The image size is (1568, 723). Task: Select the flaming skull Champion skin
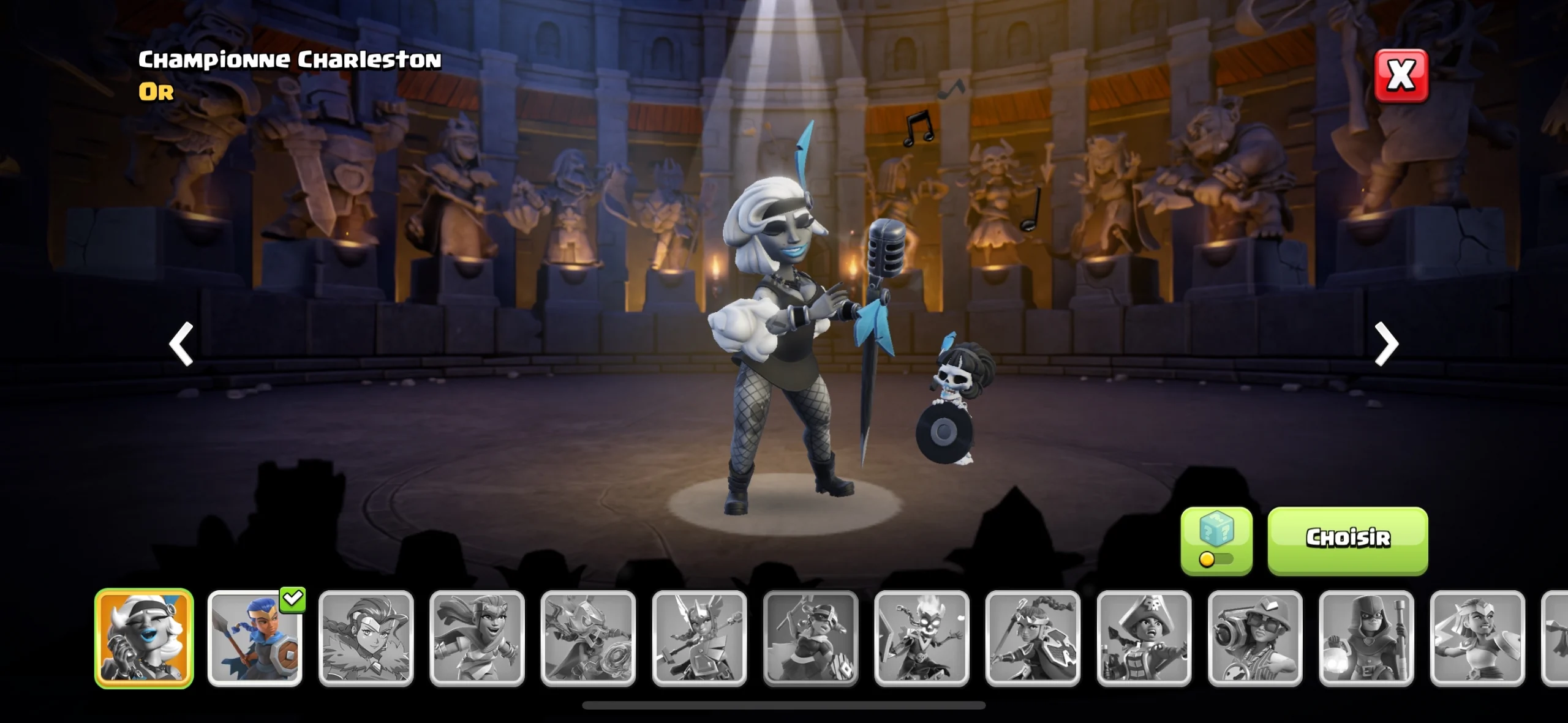922,638
